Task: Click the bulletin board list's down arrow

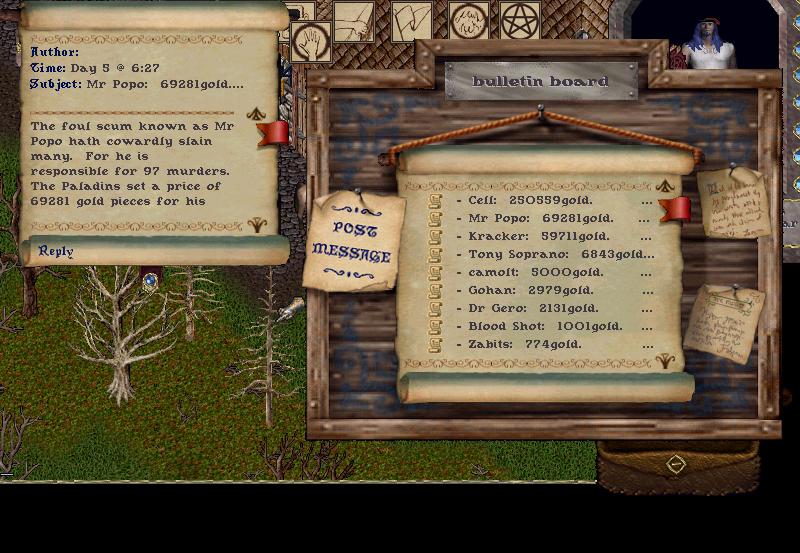Action: [x=665, y=360]
